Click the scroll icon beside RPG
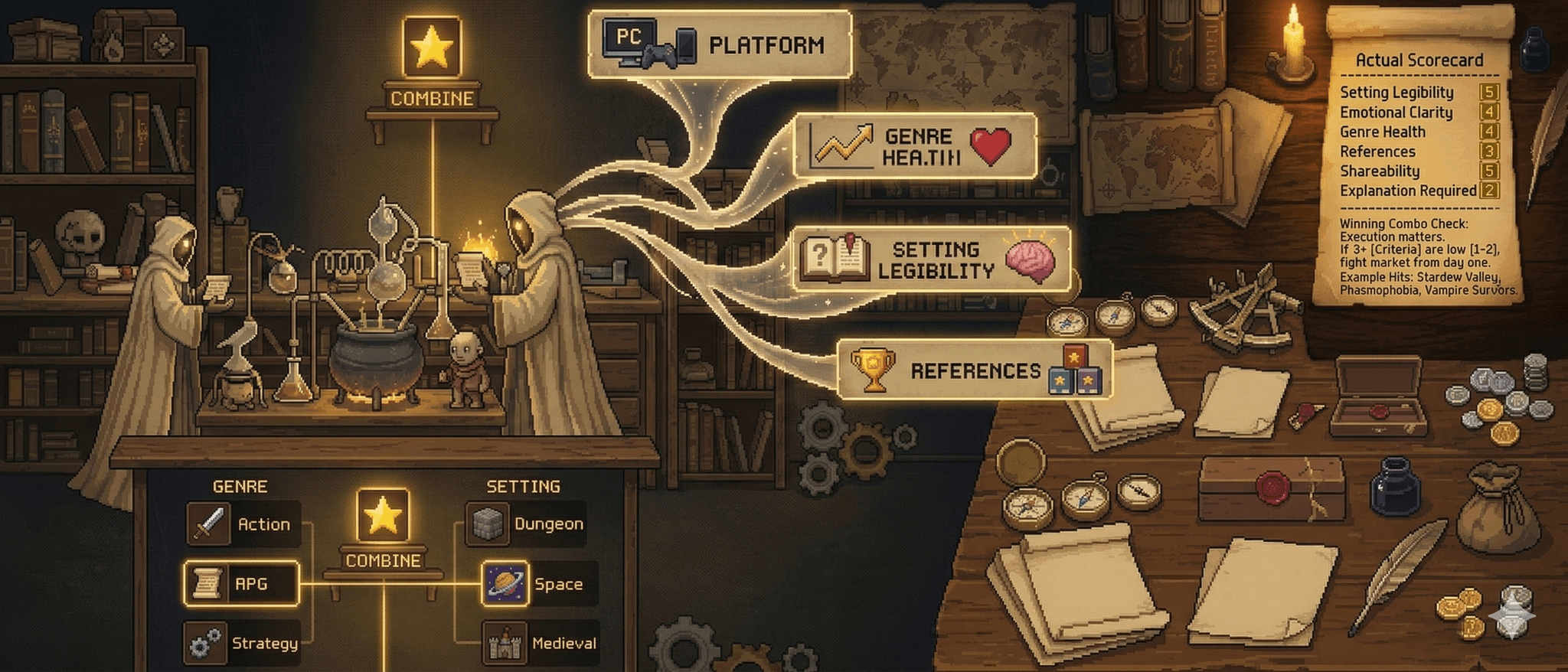 [x=207, y=584]
